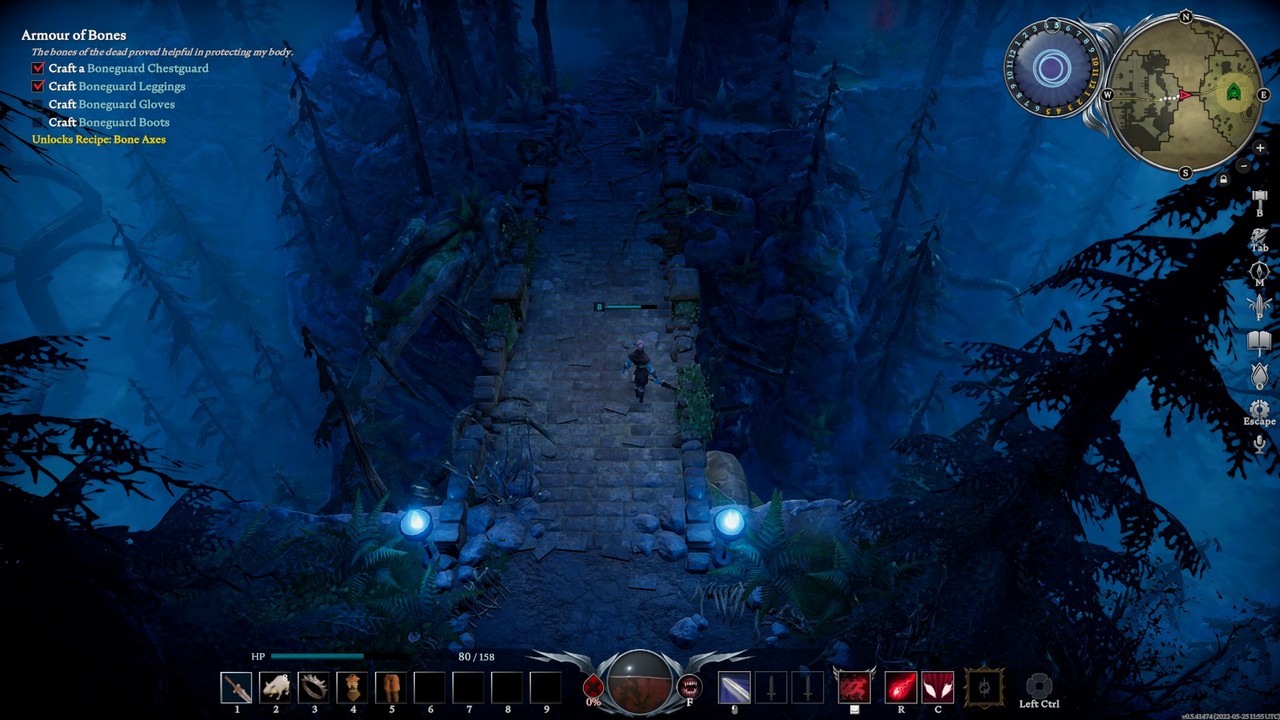The image size is (1280, 720).
Task: Select the rat item in hotbar slot 2
Action: tap(275, 688)
